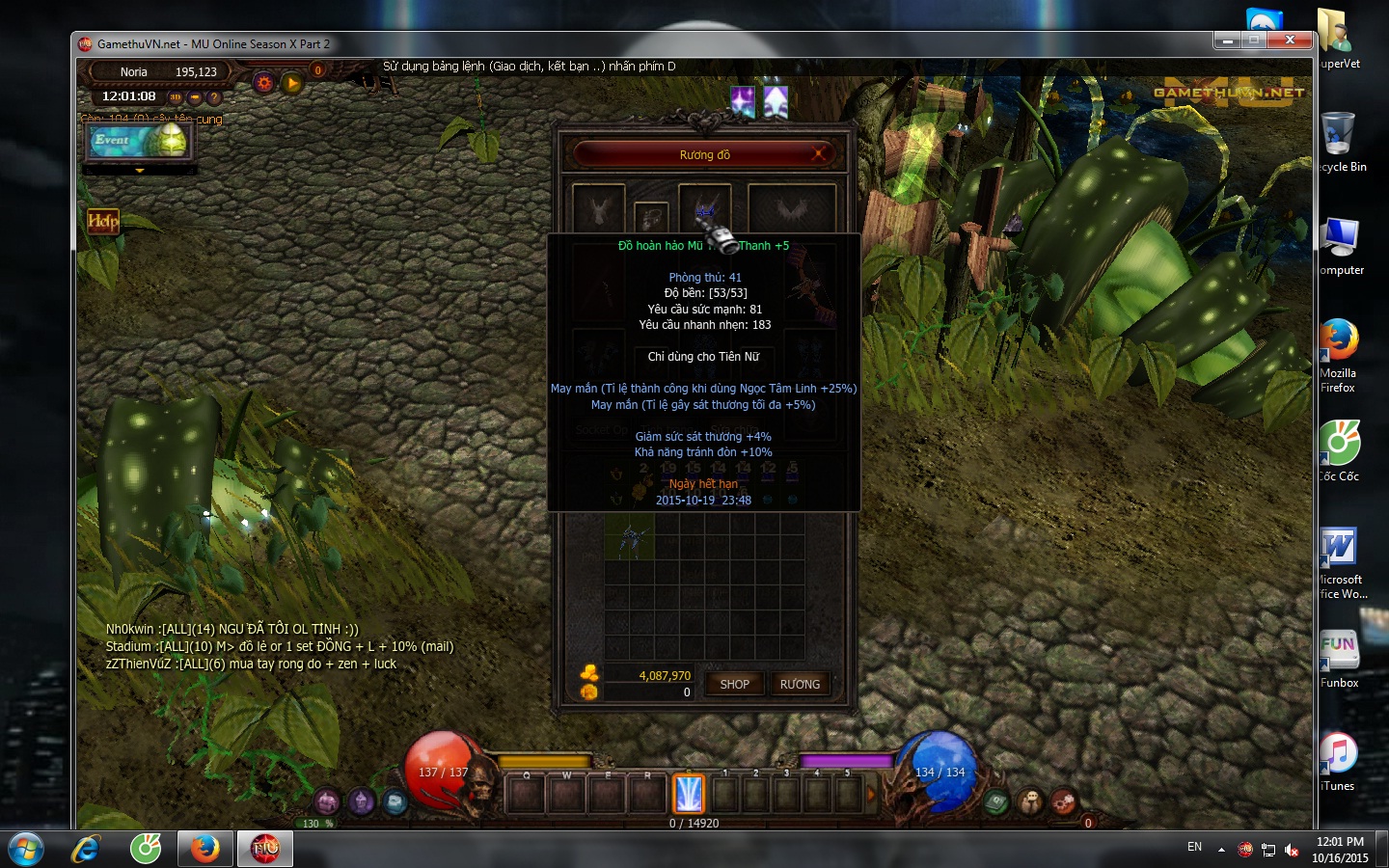Toggle the 3D camera button
Image resolution: width=1389 pixels, height=868 pixels.
point(176,97)
